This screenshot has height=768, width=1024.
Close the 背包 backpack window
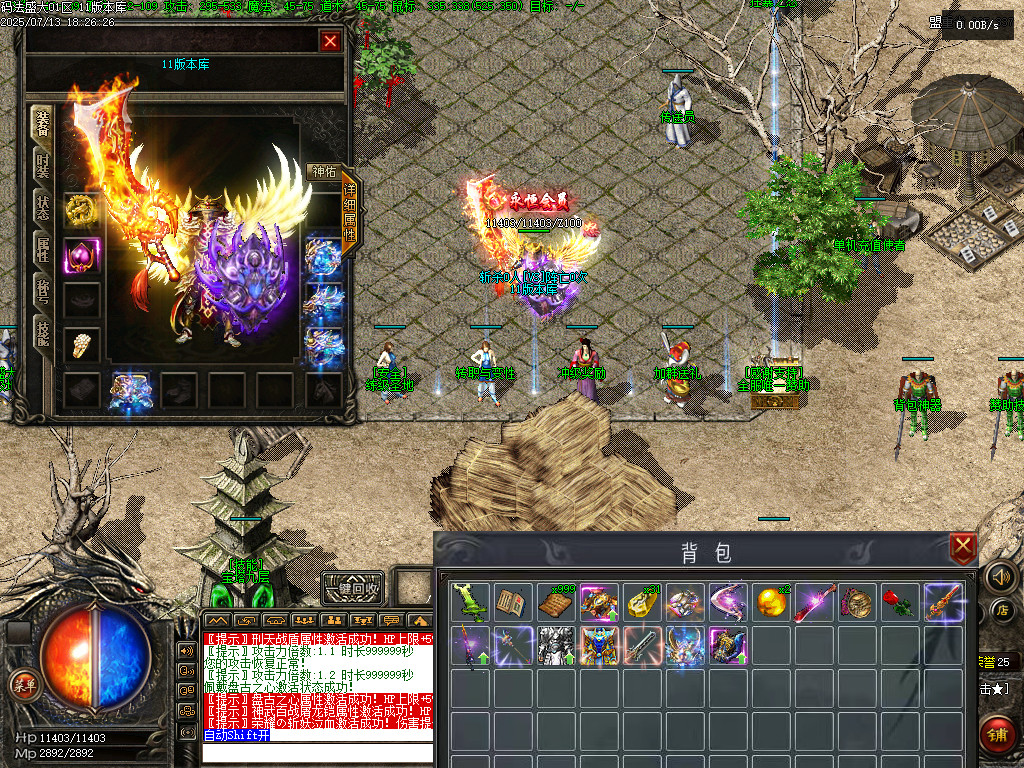[962, 547]
